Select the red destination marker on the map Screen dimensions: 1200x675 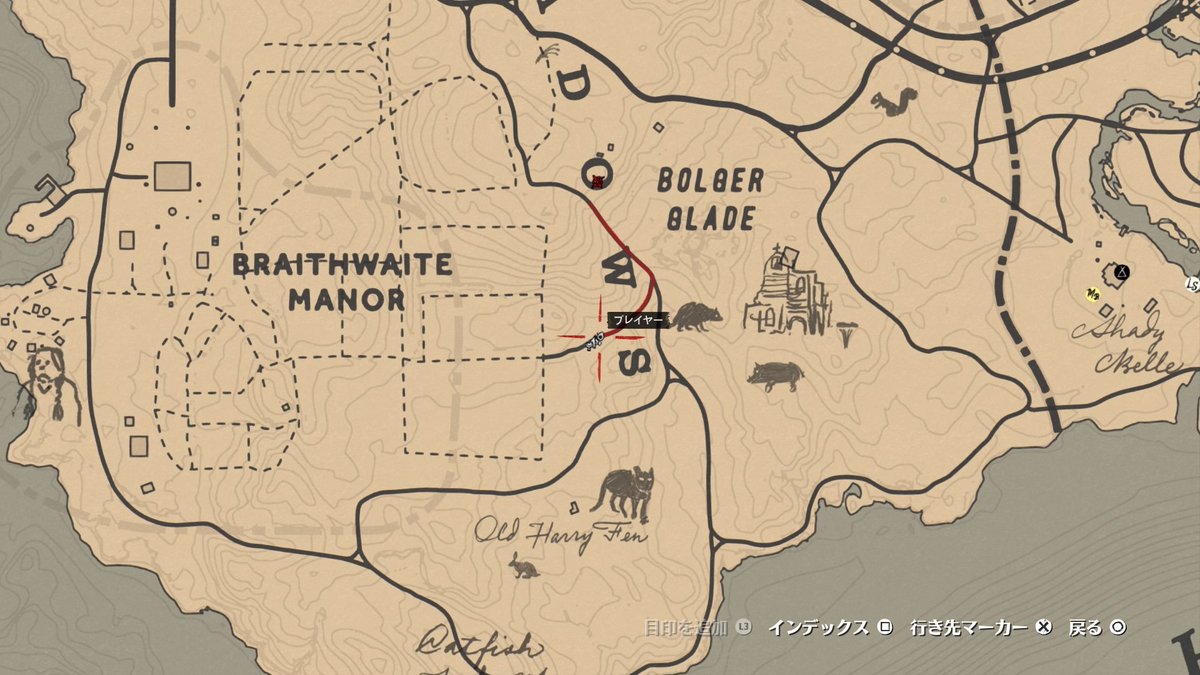(x=596, y=179)
